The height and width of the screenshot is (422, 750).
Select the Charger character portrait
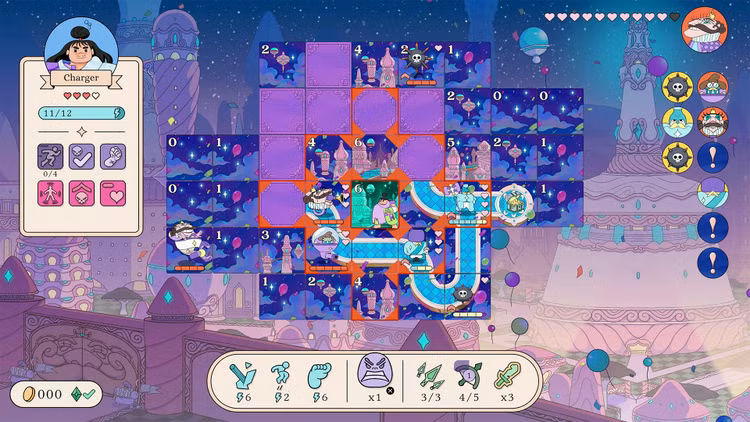[x=81, y=44]
